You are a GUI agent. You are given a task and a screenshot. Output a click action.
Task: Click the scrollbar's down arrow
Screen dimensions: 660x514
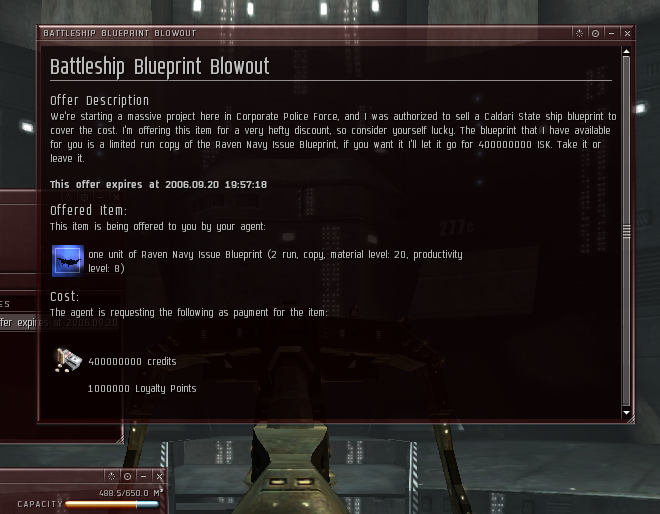[x=627, y=412]
